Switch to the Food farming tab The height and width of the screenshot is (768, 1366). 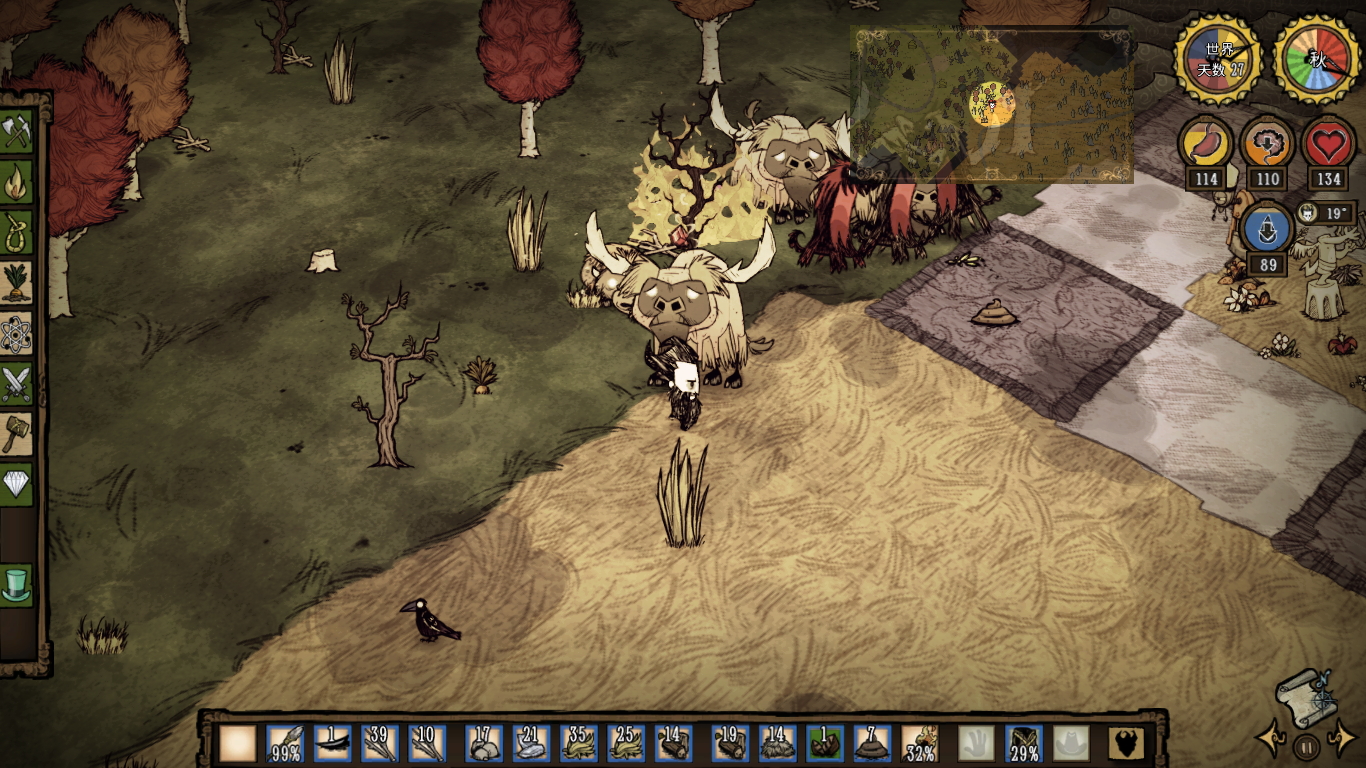(x=17, y=283)
